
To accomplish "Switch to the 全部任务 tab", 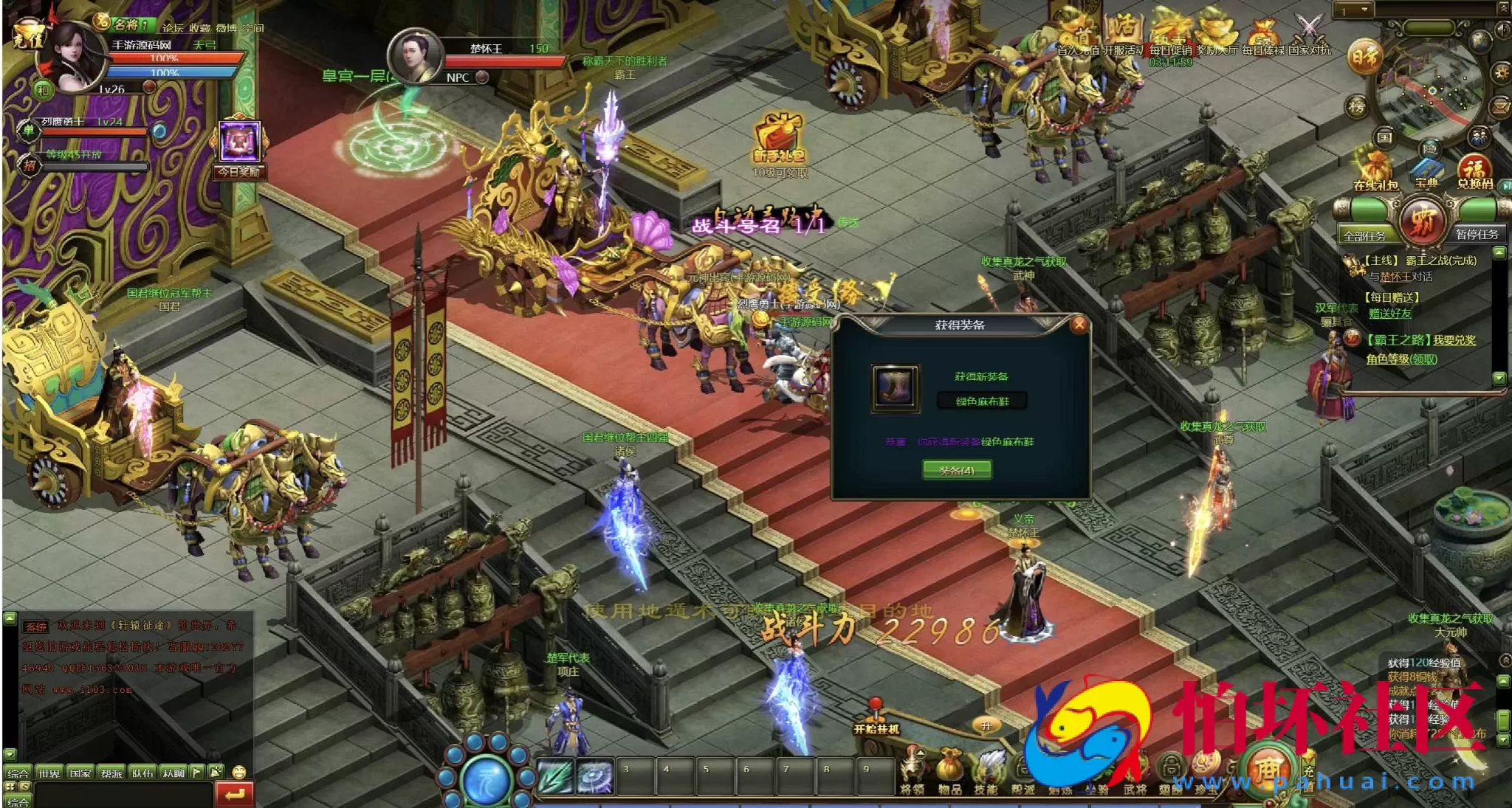I will [1364, 235].
